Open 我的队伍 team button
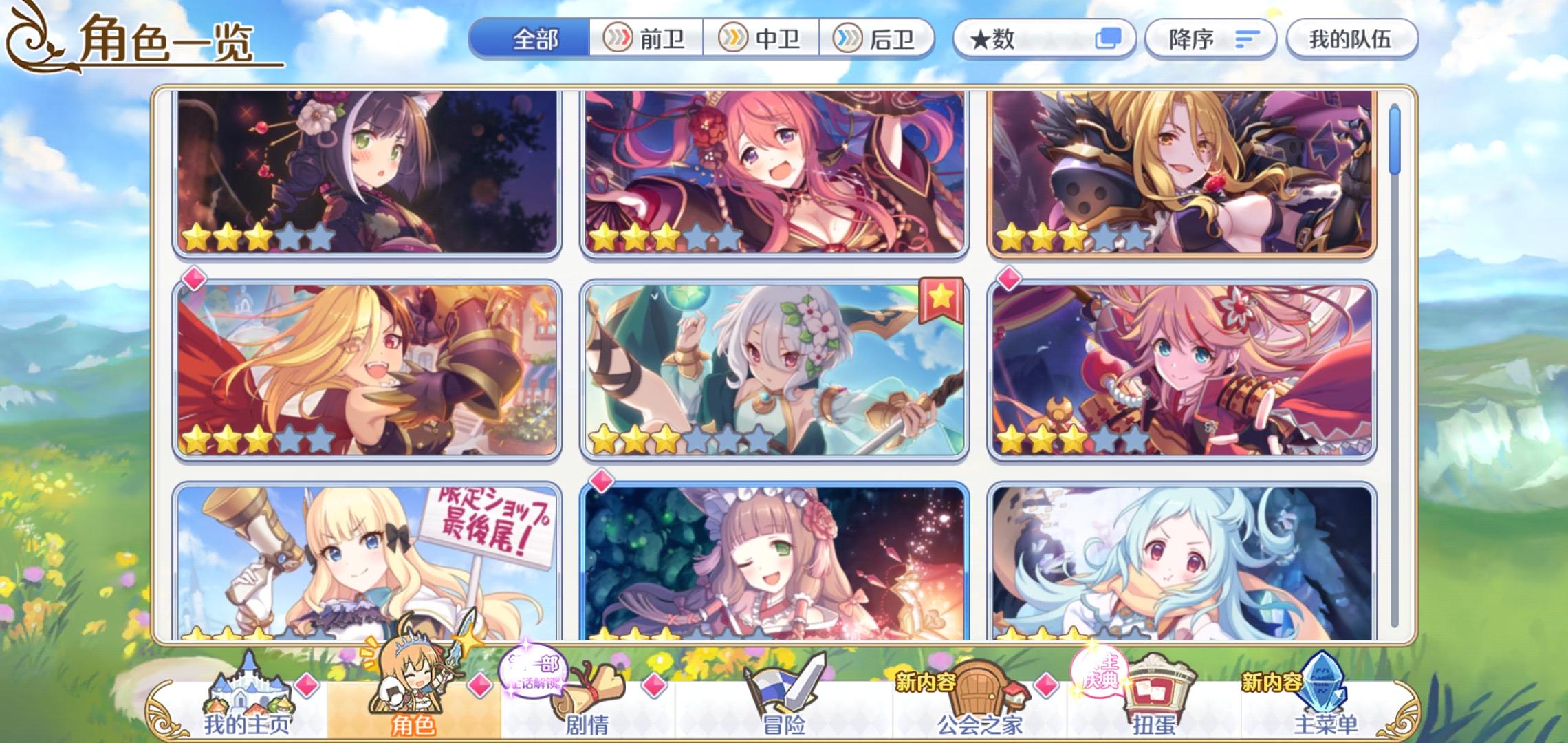The height and width of the screenshot is (743, 1568). coord(1350,38)
